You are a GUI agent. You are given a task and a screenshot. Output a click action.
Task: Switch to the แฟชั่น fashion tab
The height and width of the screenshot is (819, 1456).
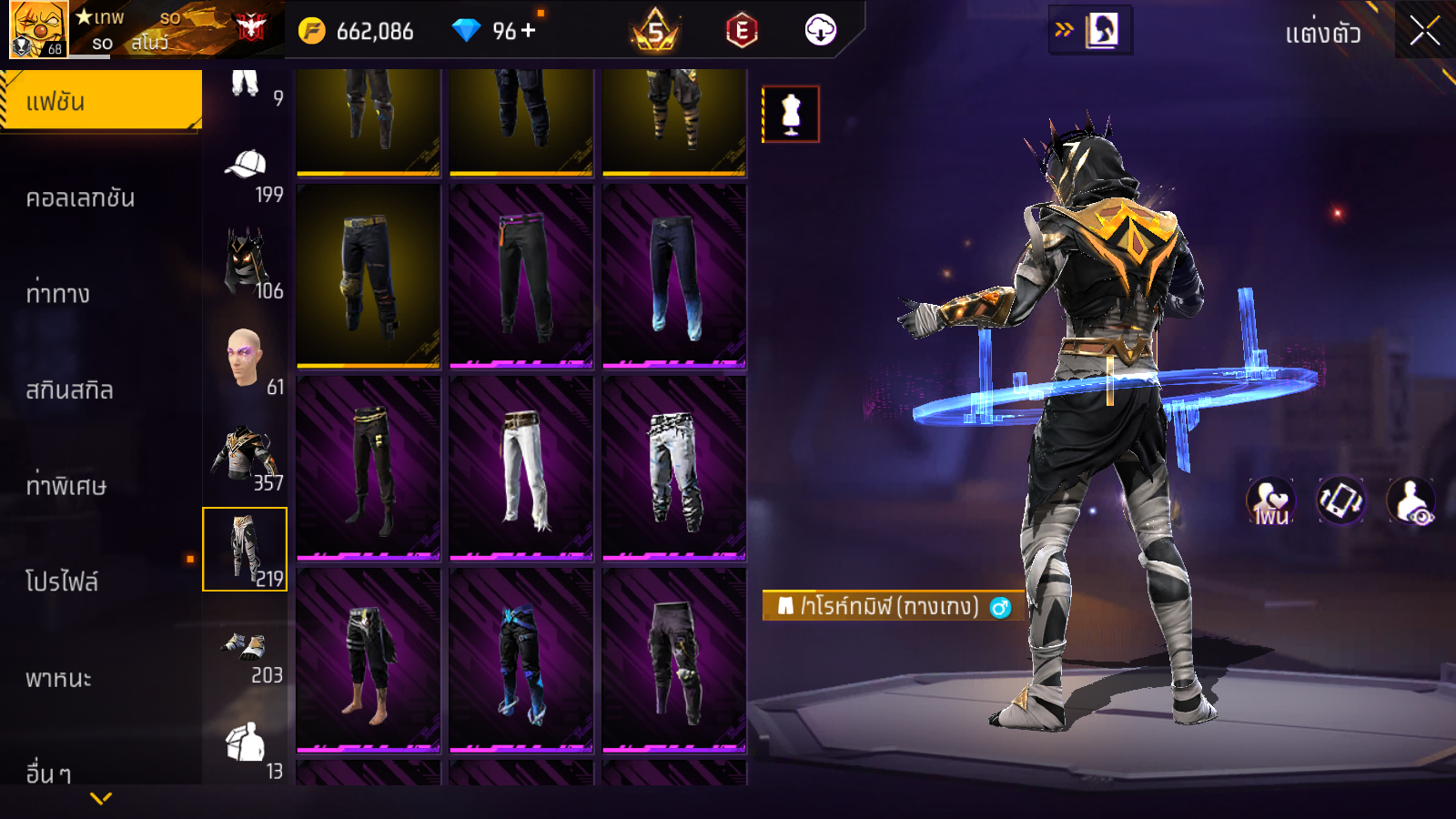(x=101, y=101)
